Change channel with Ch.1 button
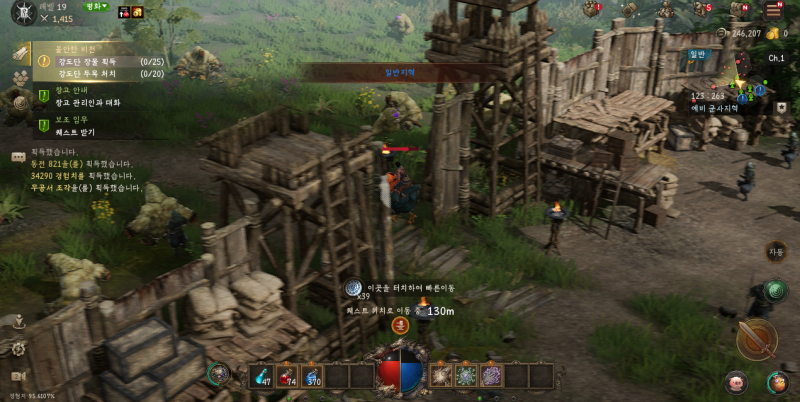Screen dimensions: 800x402 [776, 58]
